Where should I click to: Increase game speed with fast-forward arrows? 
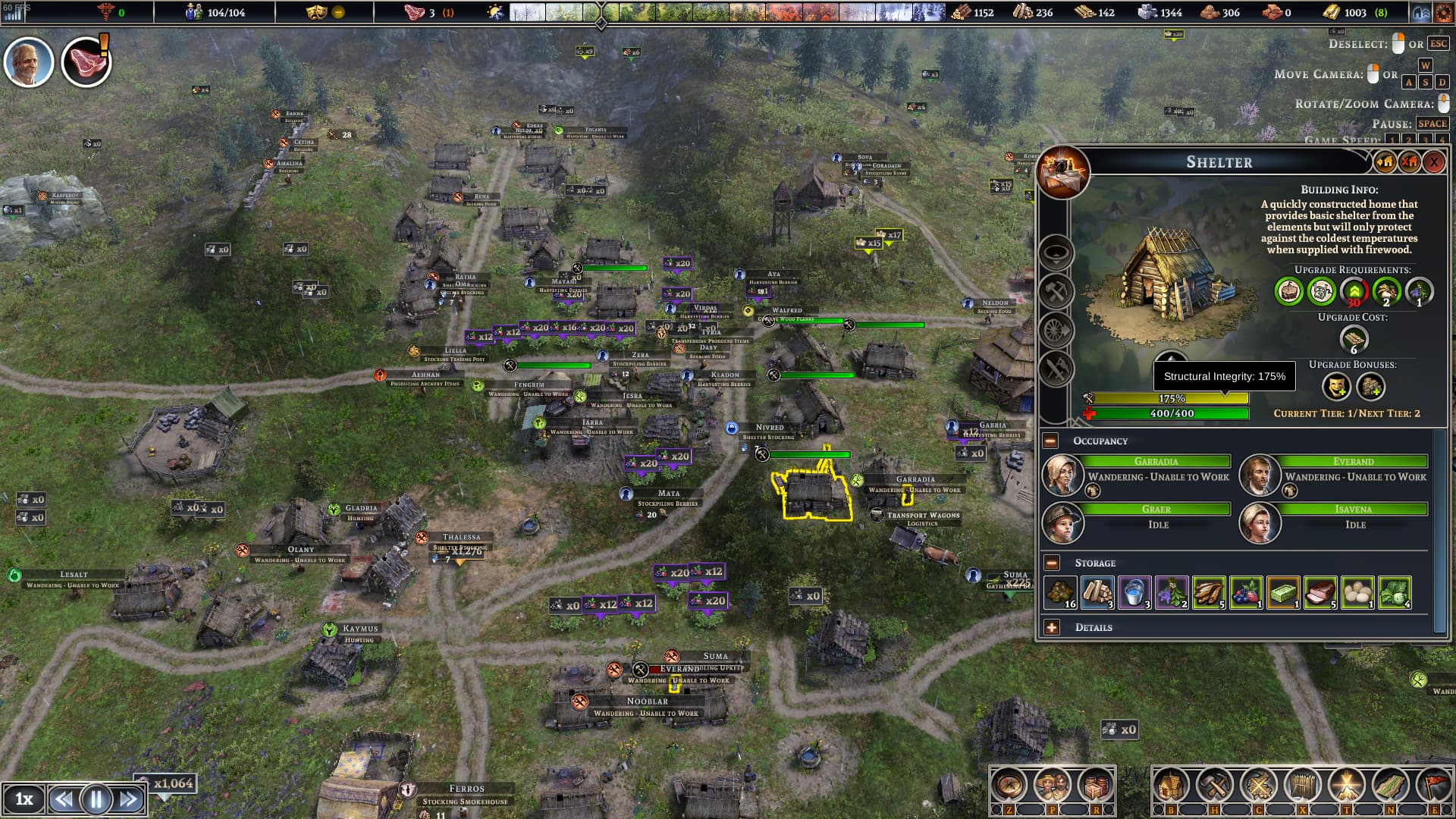click(129, 799)
